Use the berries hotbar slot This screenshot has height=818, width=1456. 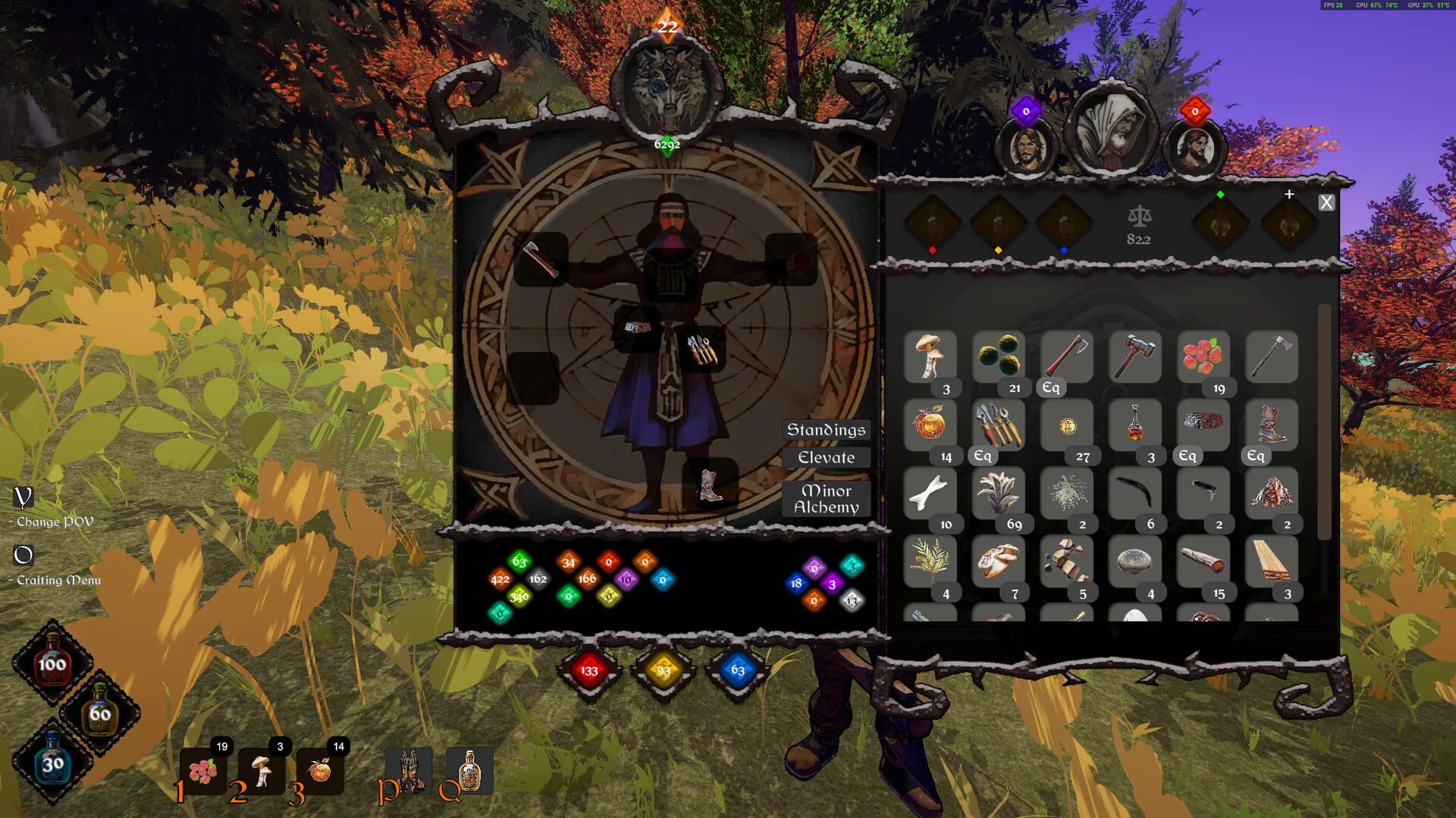203,772
